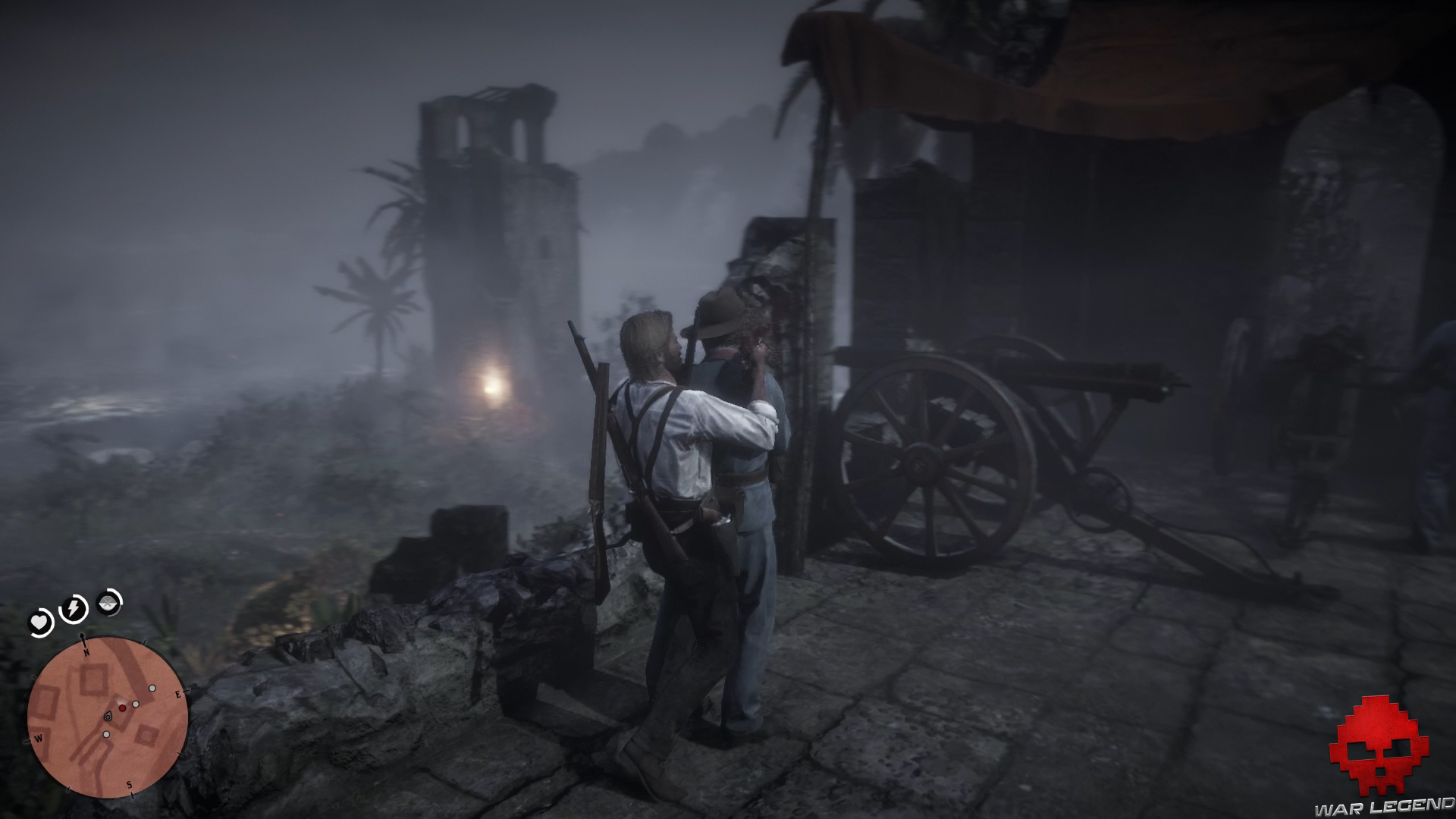Select the E compass marker on the minimap
This screenshot has width=1456, height=819.
pyautogui.click(x=177, y=695)
